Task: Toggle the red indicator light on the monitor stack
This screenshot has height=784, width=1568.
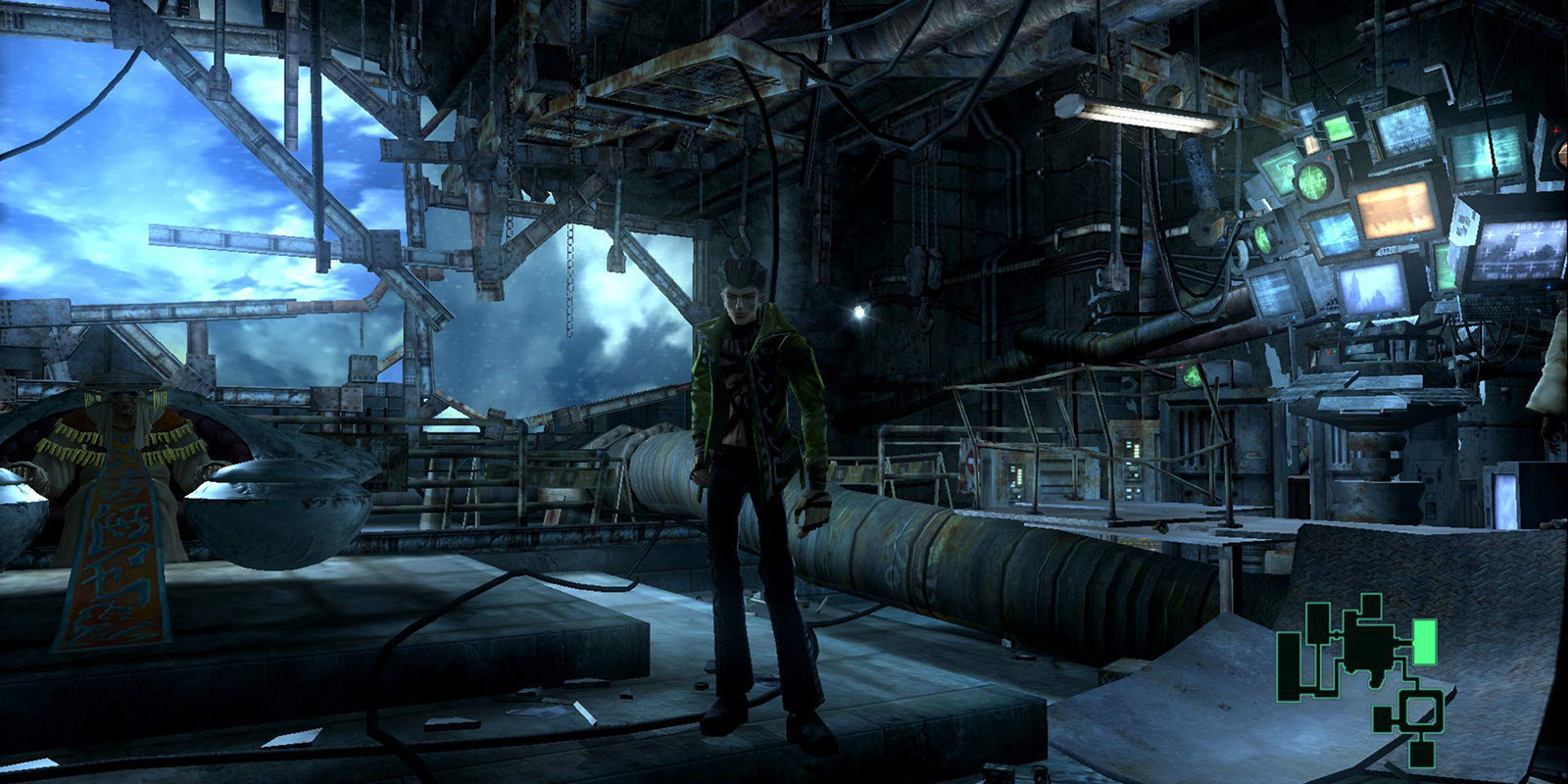Action: 1329,160
